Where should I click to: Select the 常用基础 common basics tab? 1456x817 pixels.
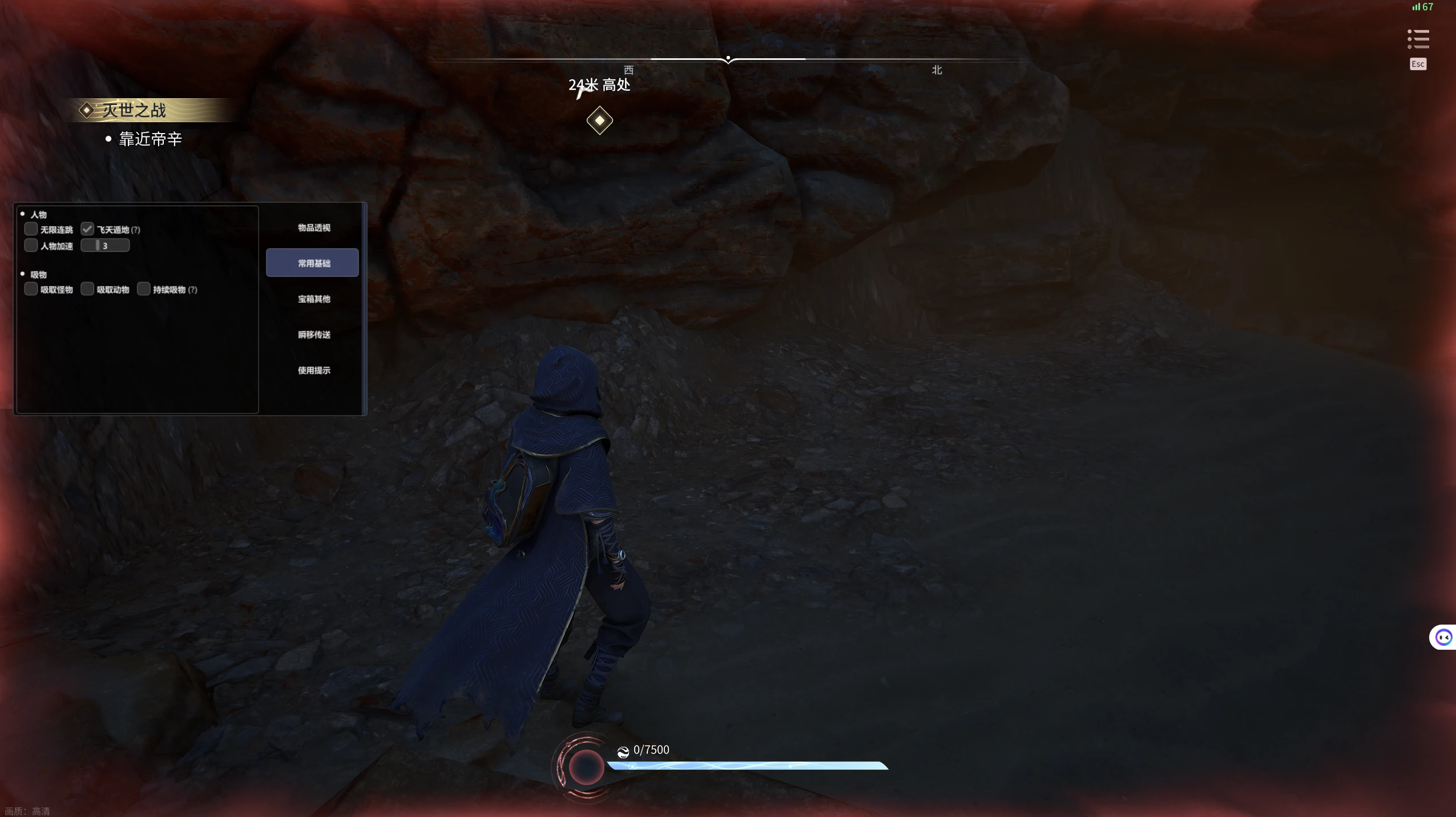click(x=312, y=263)
